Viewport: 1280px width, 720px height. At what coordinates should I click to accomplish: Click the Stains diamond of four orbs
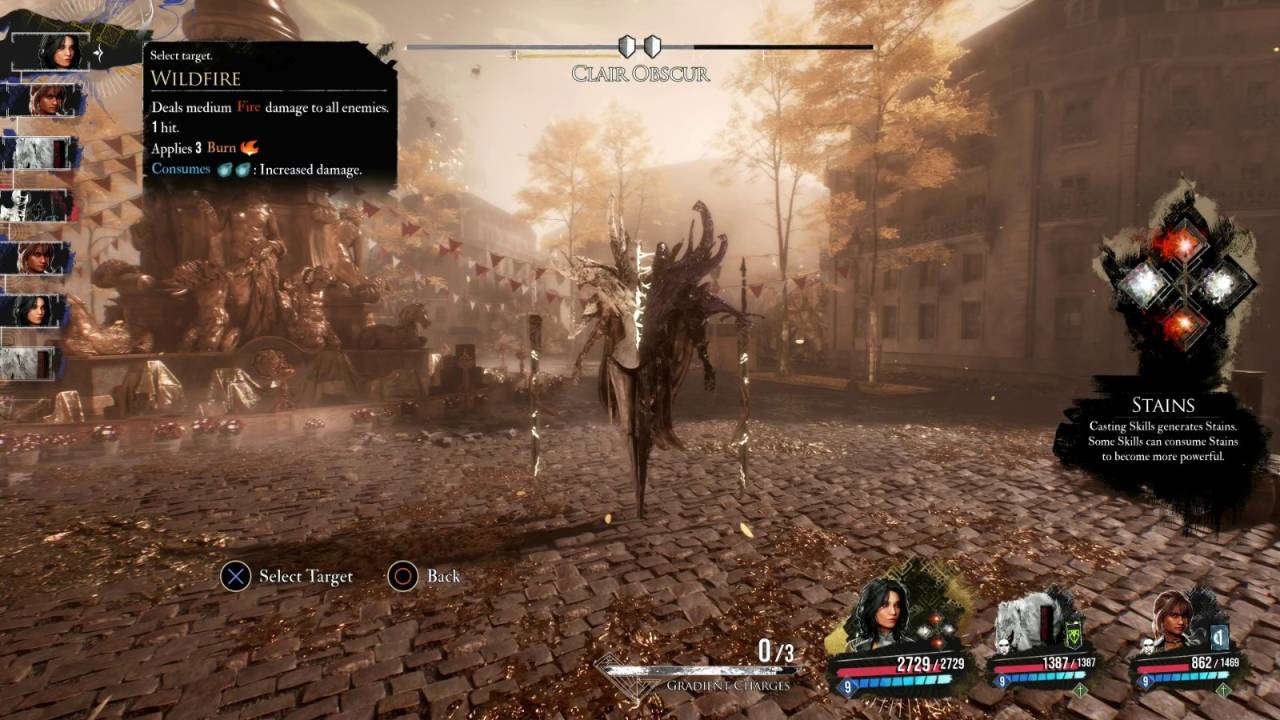[1179, 283]
